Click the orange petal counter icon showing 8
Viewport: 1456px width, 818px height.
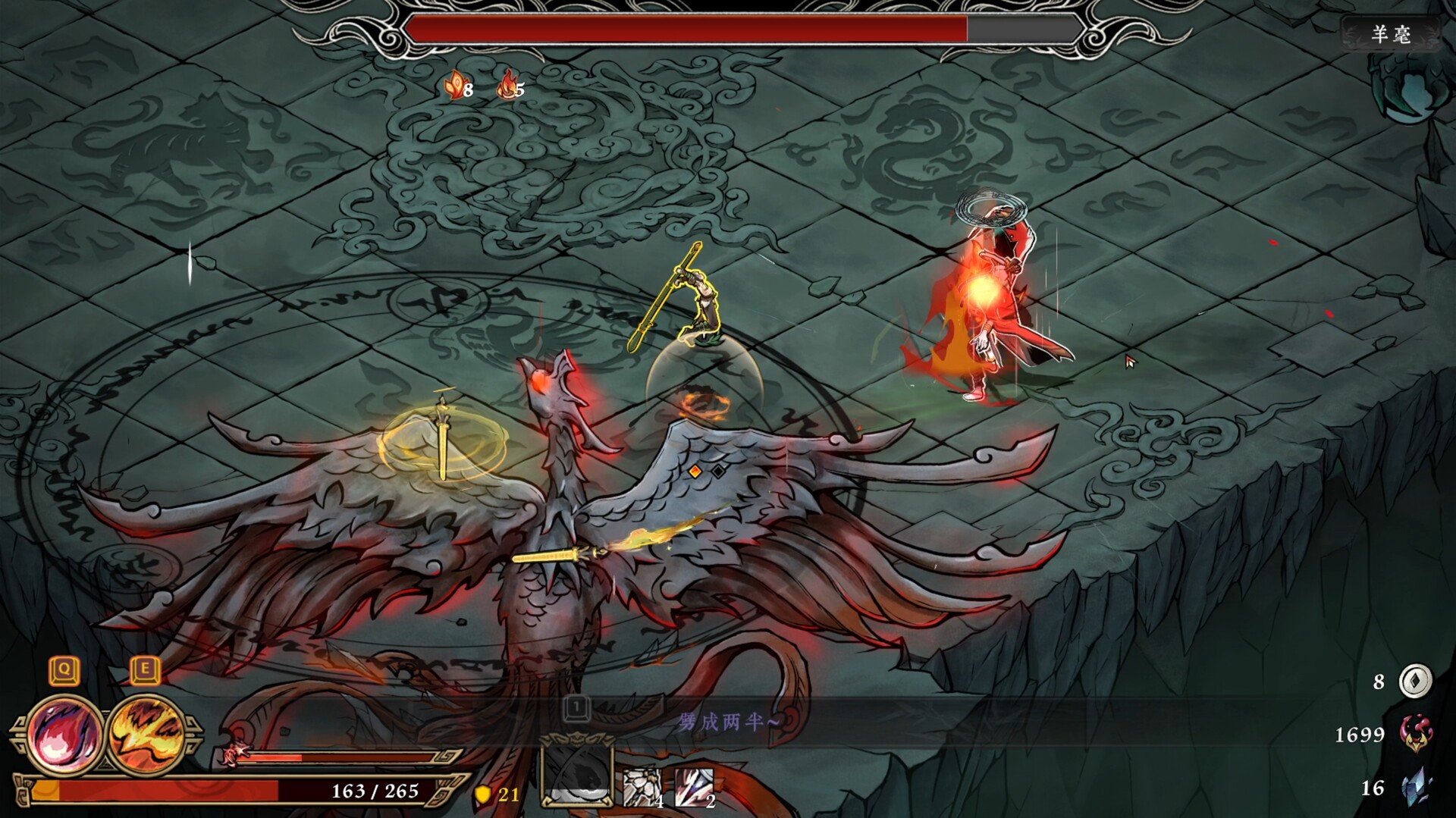pos(453,86)
